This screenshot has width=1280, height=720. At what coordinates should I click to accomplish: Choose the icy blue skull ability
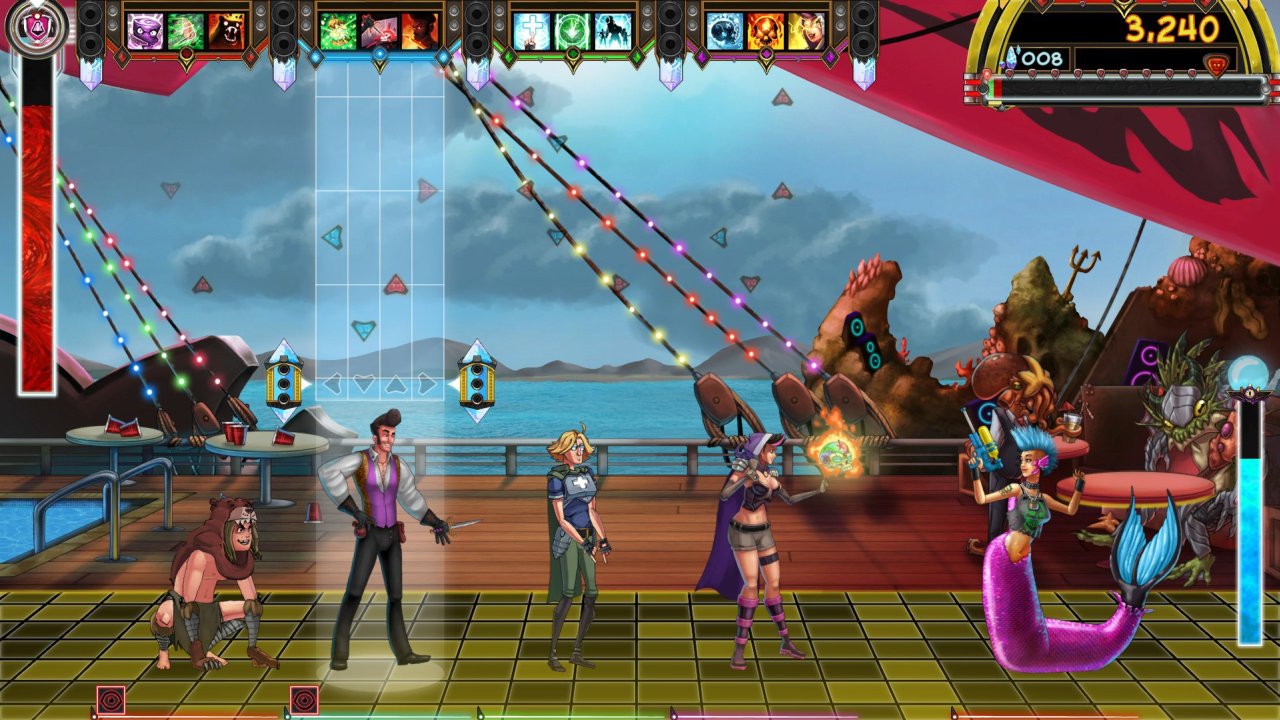725,31
